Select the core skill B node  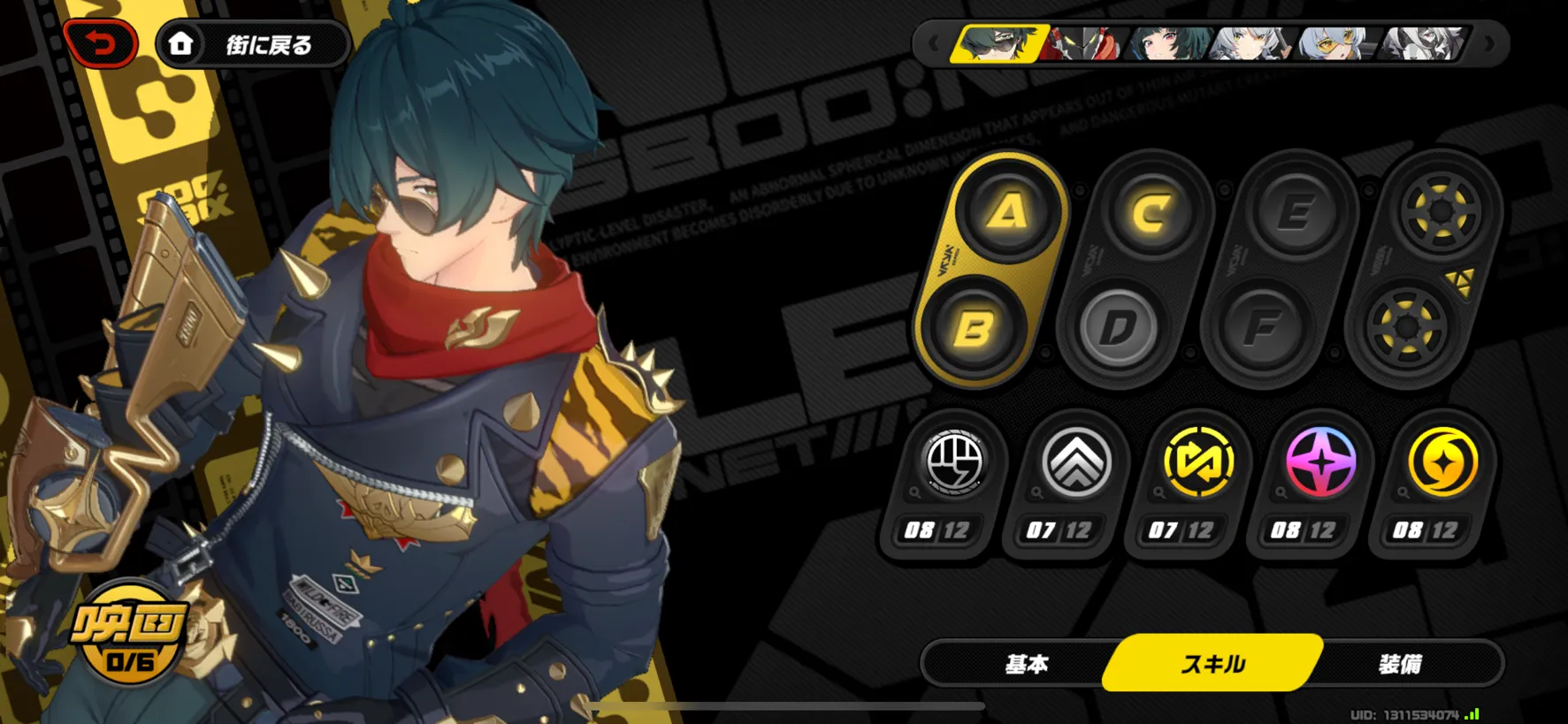pos(974,329)
